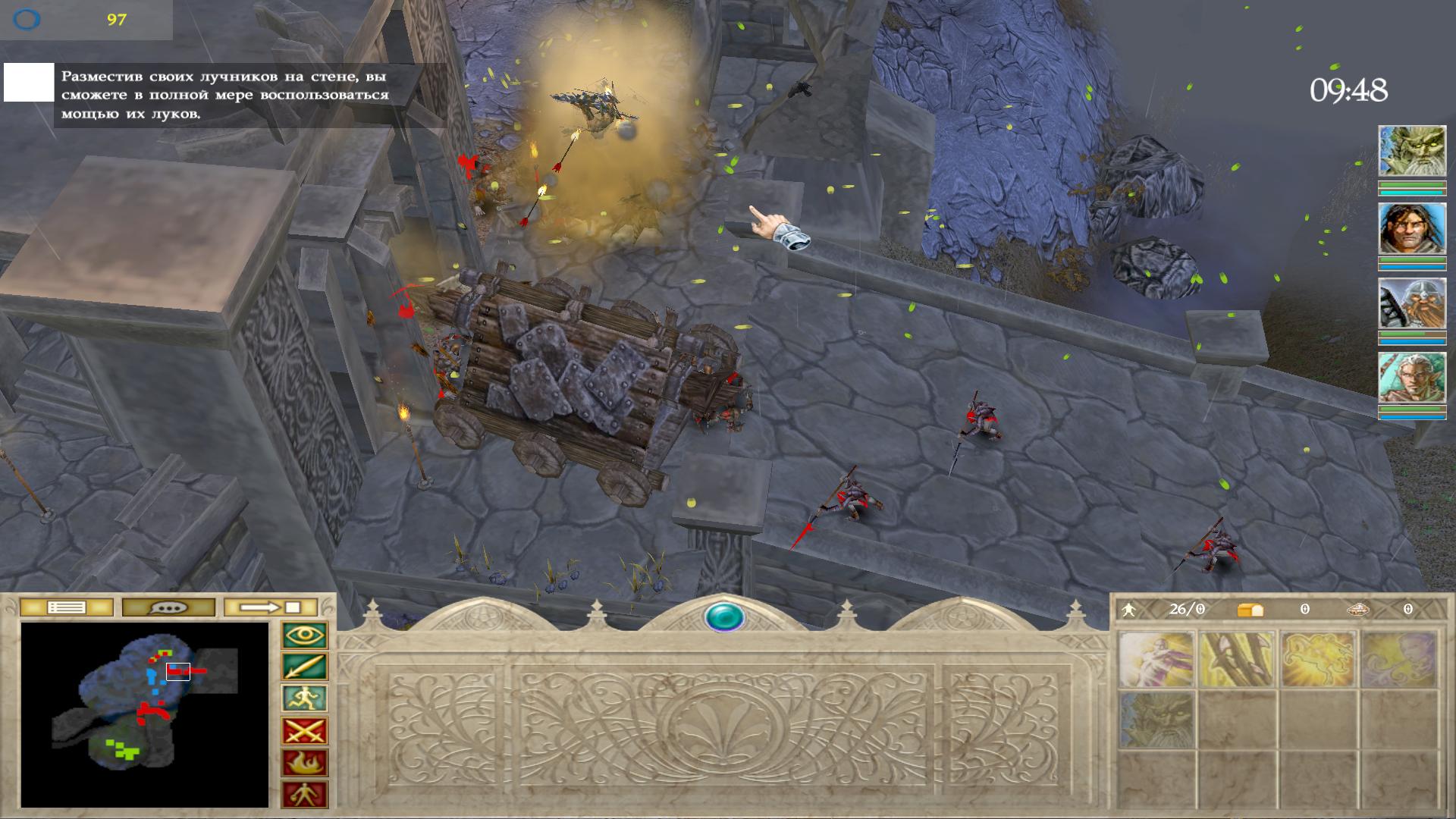Screen dimensions: 1456x819
Task: Activate the thorny vines ability
Action: point(1237,659)
